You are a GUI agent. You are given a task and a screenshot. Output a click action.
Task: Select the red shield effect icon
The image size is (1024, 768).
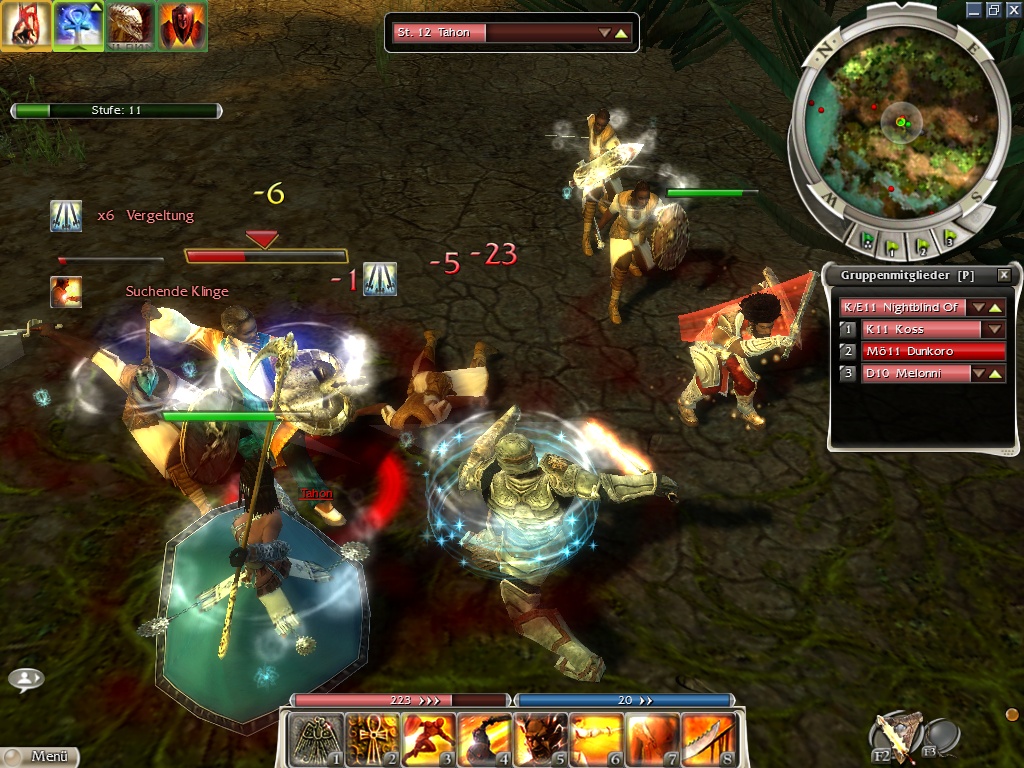(x=181, y=26)
